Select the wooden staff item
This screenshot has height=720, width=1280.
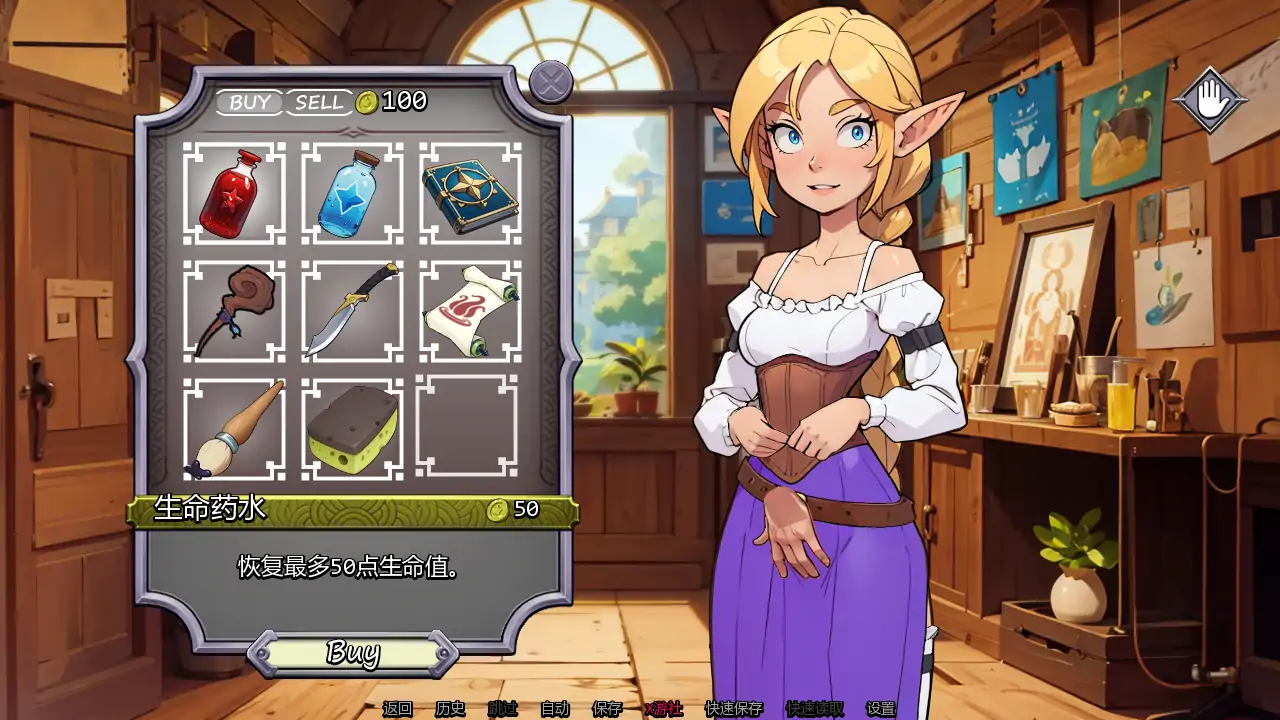(232, 310)
